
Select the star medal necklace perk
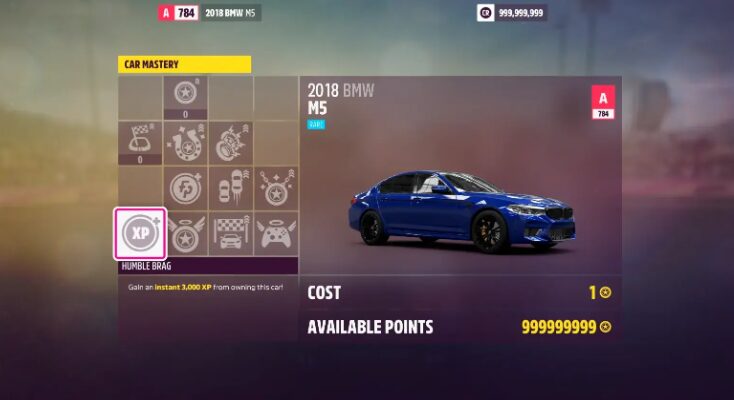(276, 188)
